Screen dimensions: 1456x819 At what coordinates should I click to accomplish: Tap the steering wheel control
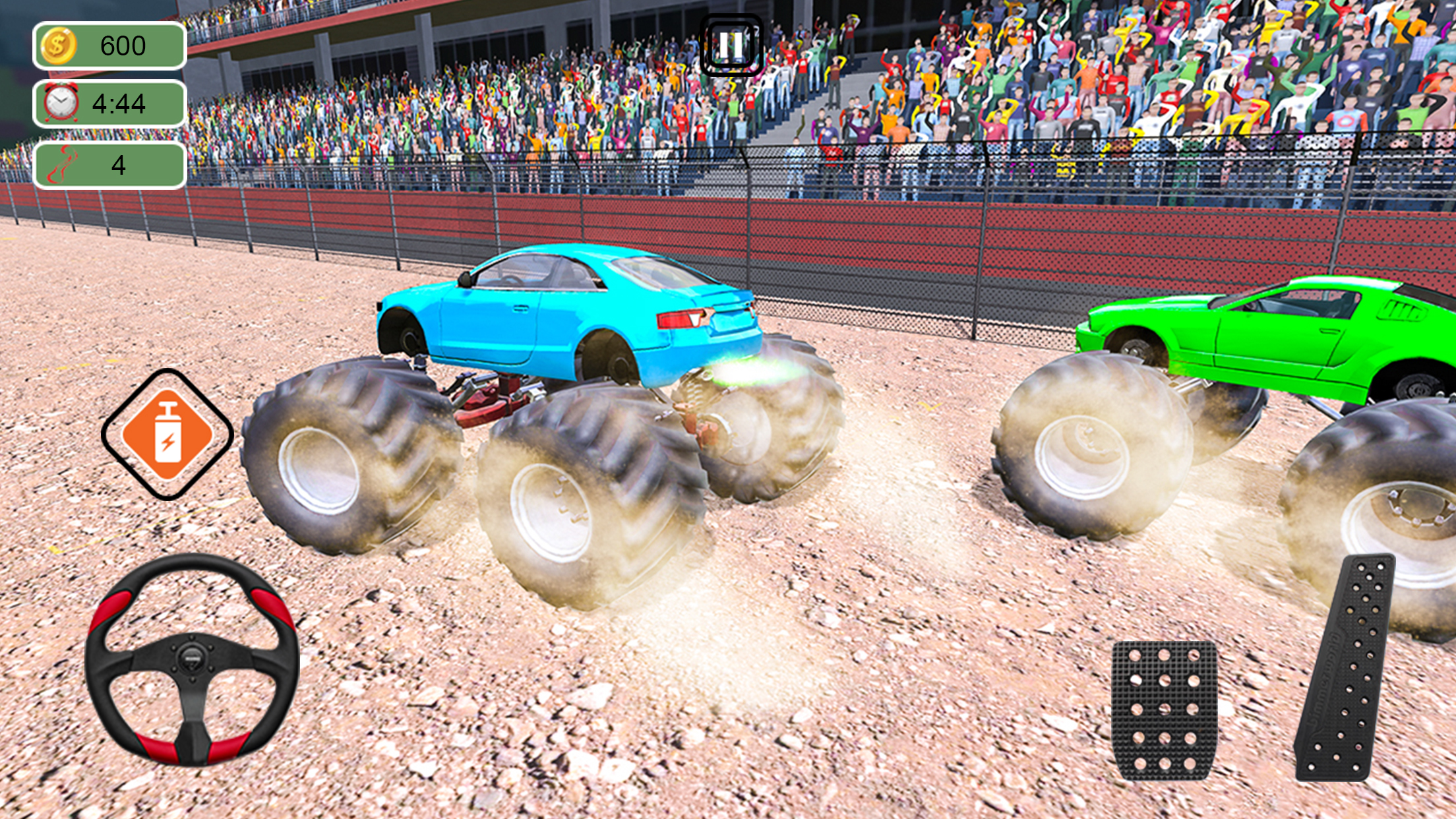tap(192, 659)
